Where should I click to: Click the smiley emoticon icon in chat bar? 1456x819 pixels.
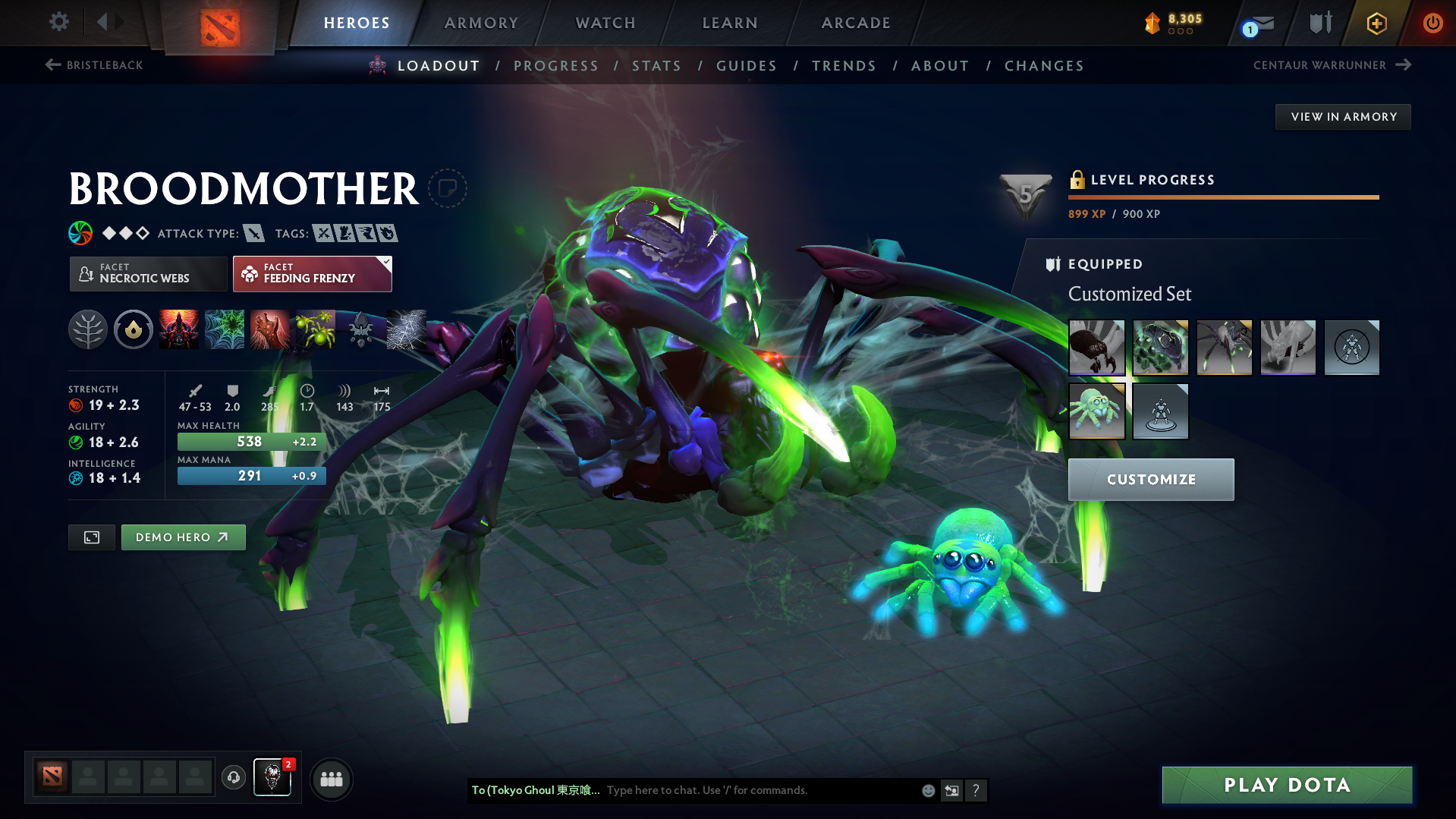coord(927,790)
